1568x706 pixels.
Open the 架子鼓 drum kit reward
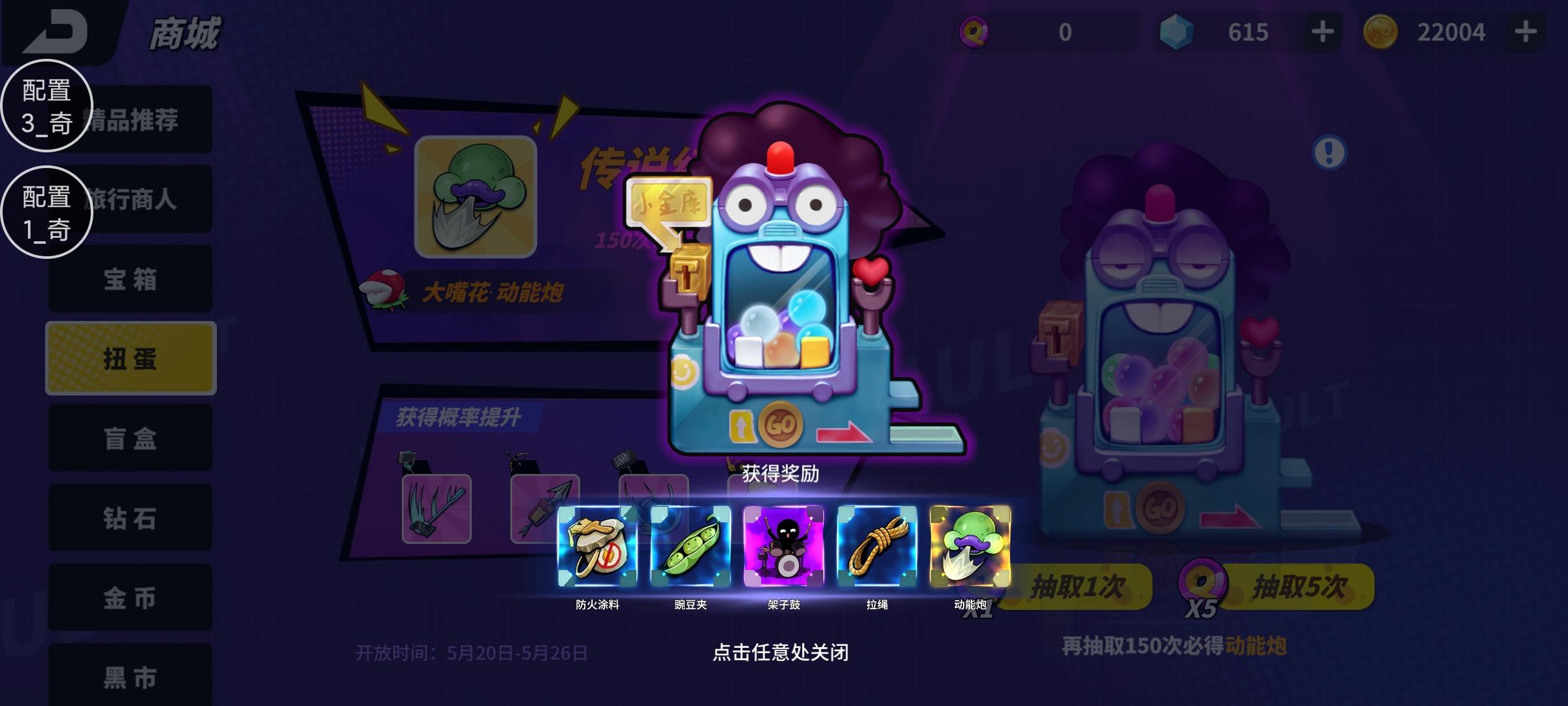pyautogui.click(x=784, y=549)
